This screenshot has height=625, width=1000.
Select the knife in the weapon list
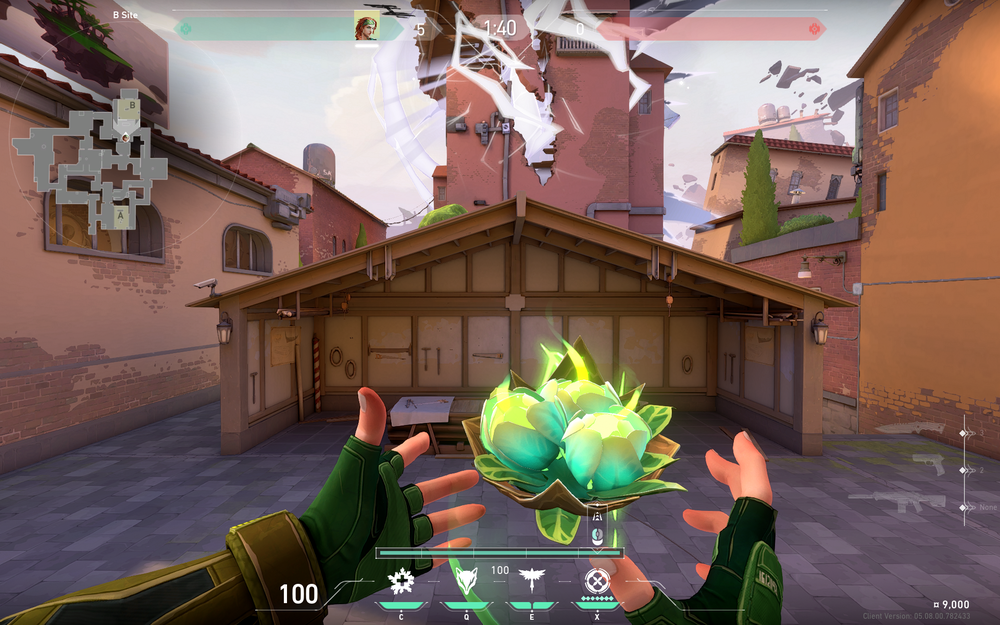[x=913, y=430]
